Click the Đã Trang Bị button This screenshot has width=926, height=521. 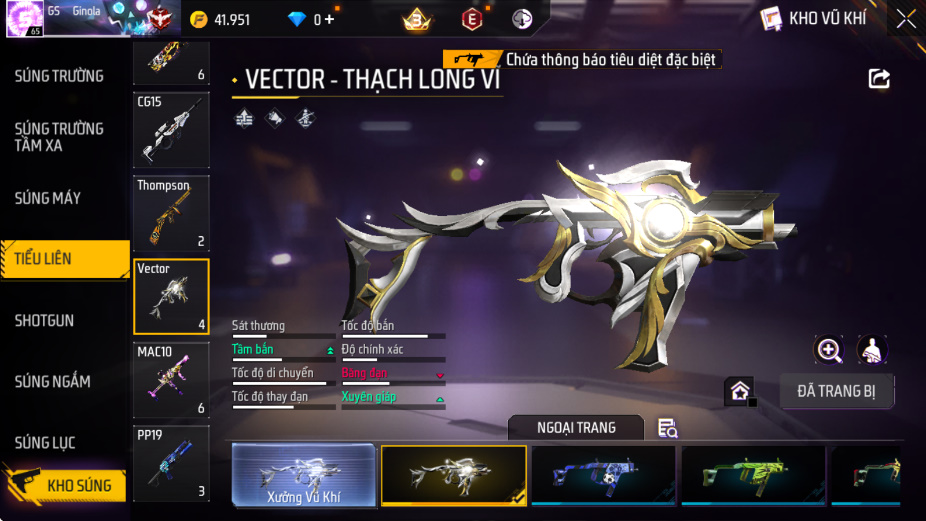(x=836, y=391)
